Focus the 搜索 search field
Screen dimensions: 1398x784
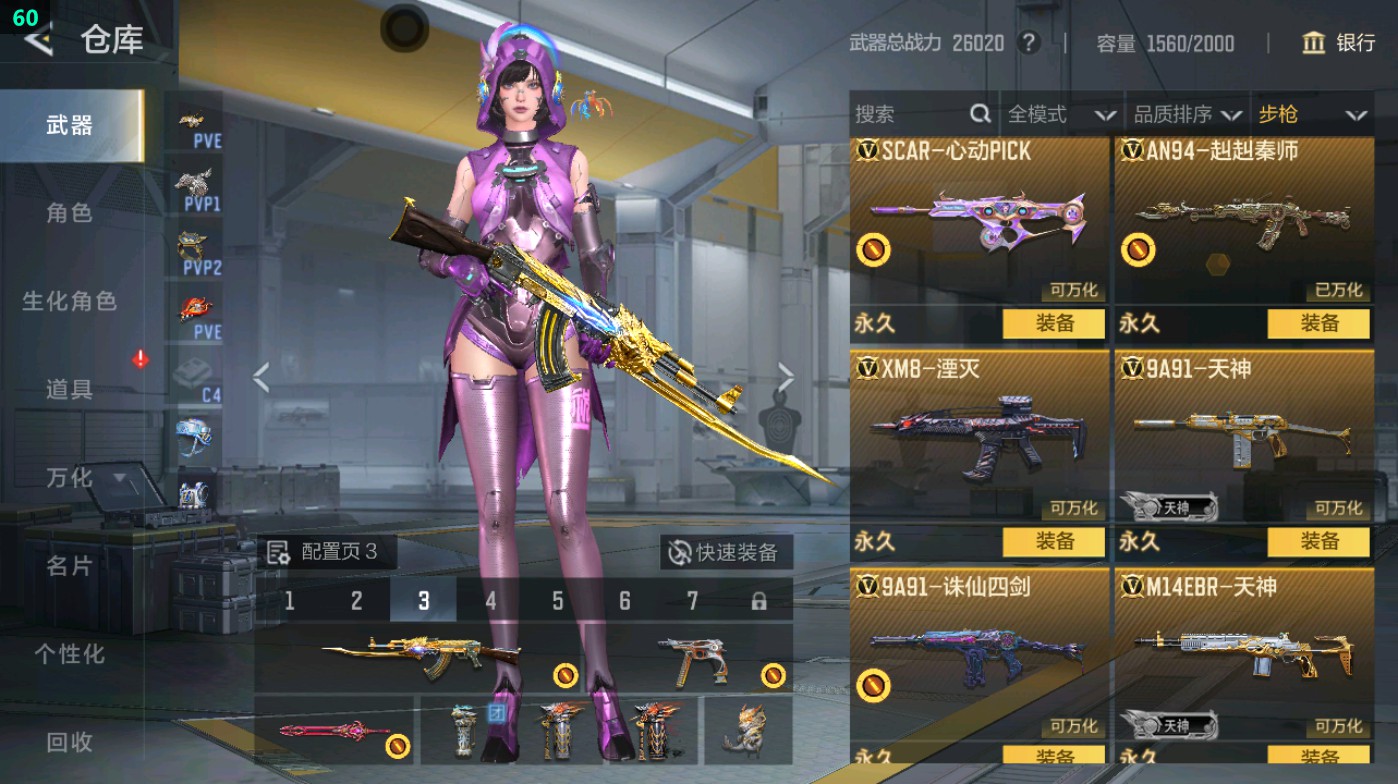pos(910,115)
